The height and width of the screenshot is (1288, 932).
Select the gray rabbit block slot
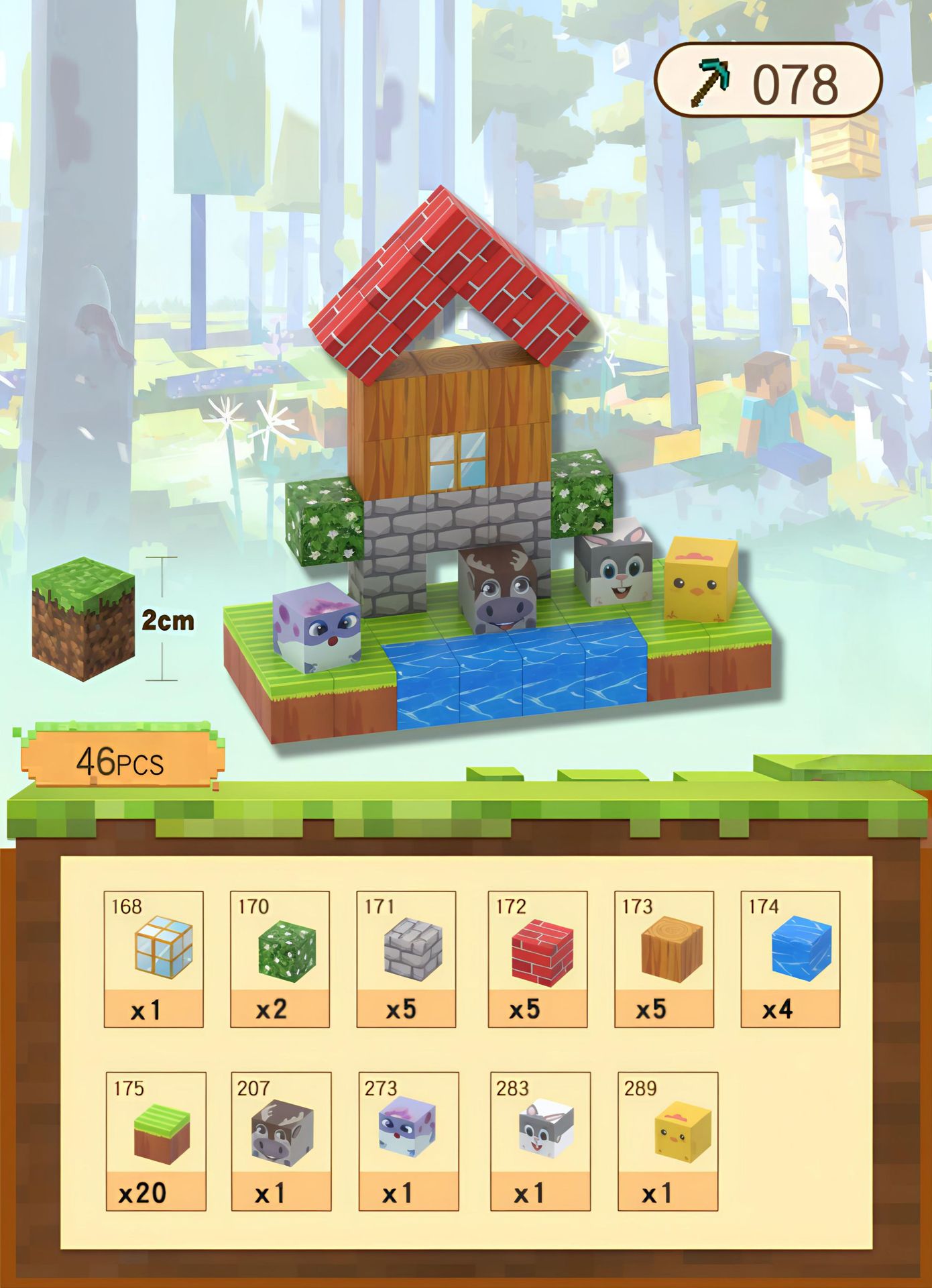tap(540, 1141)
